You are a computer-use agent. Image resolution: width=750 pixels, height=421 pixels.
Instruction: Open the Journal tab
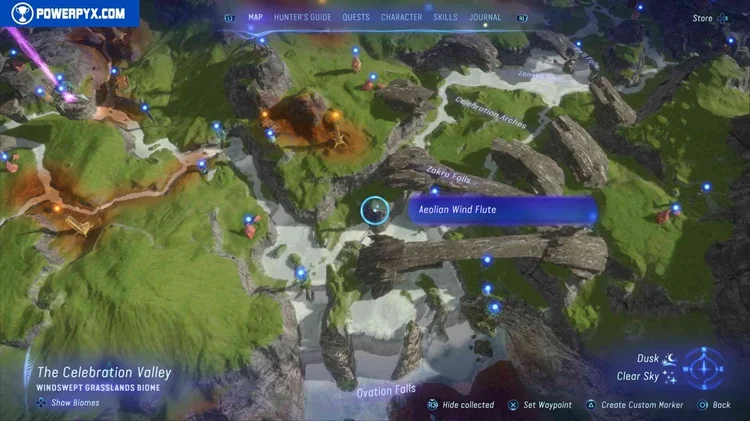[485, 17]
